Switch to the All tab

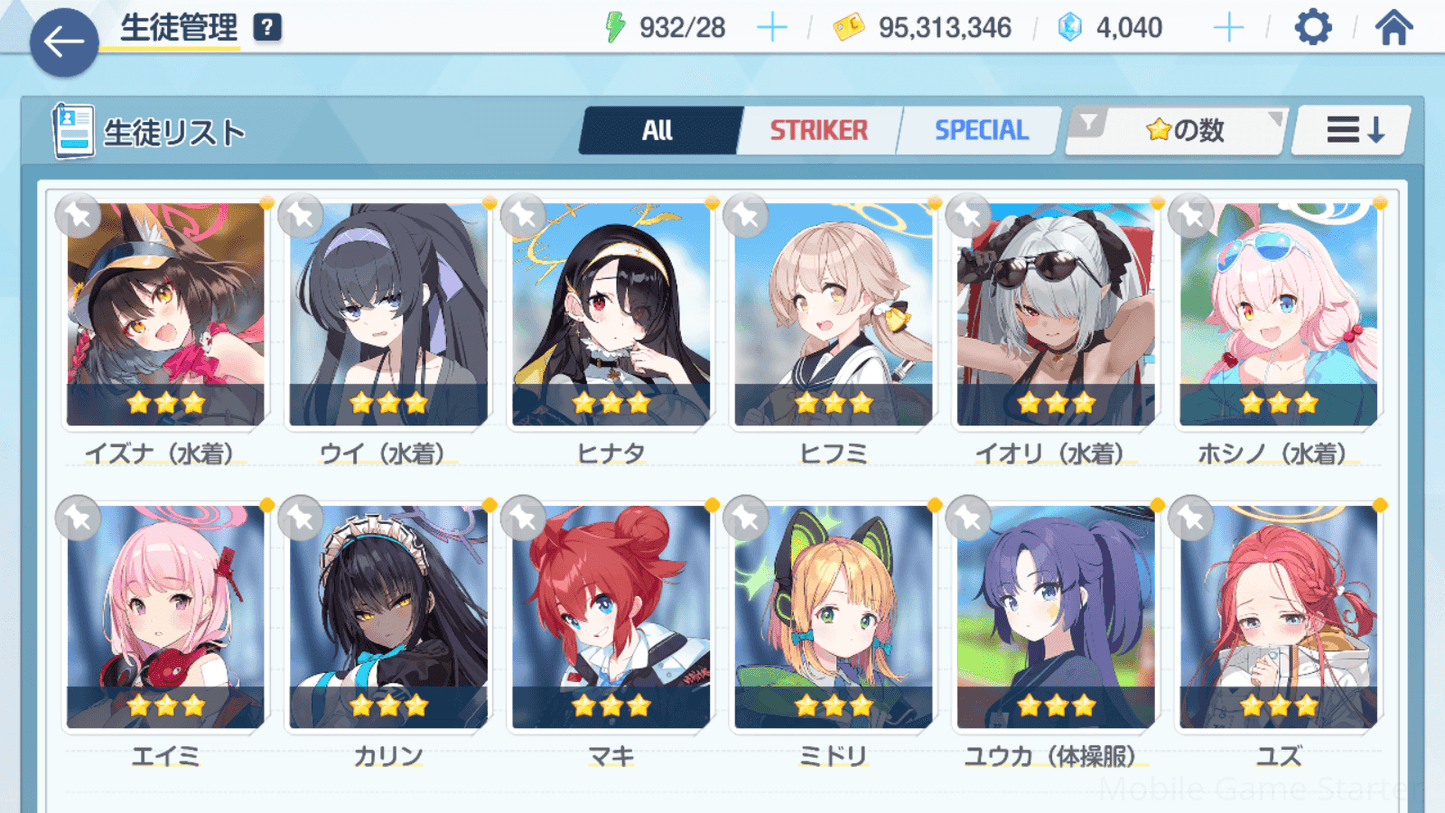(658, 131)
